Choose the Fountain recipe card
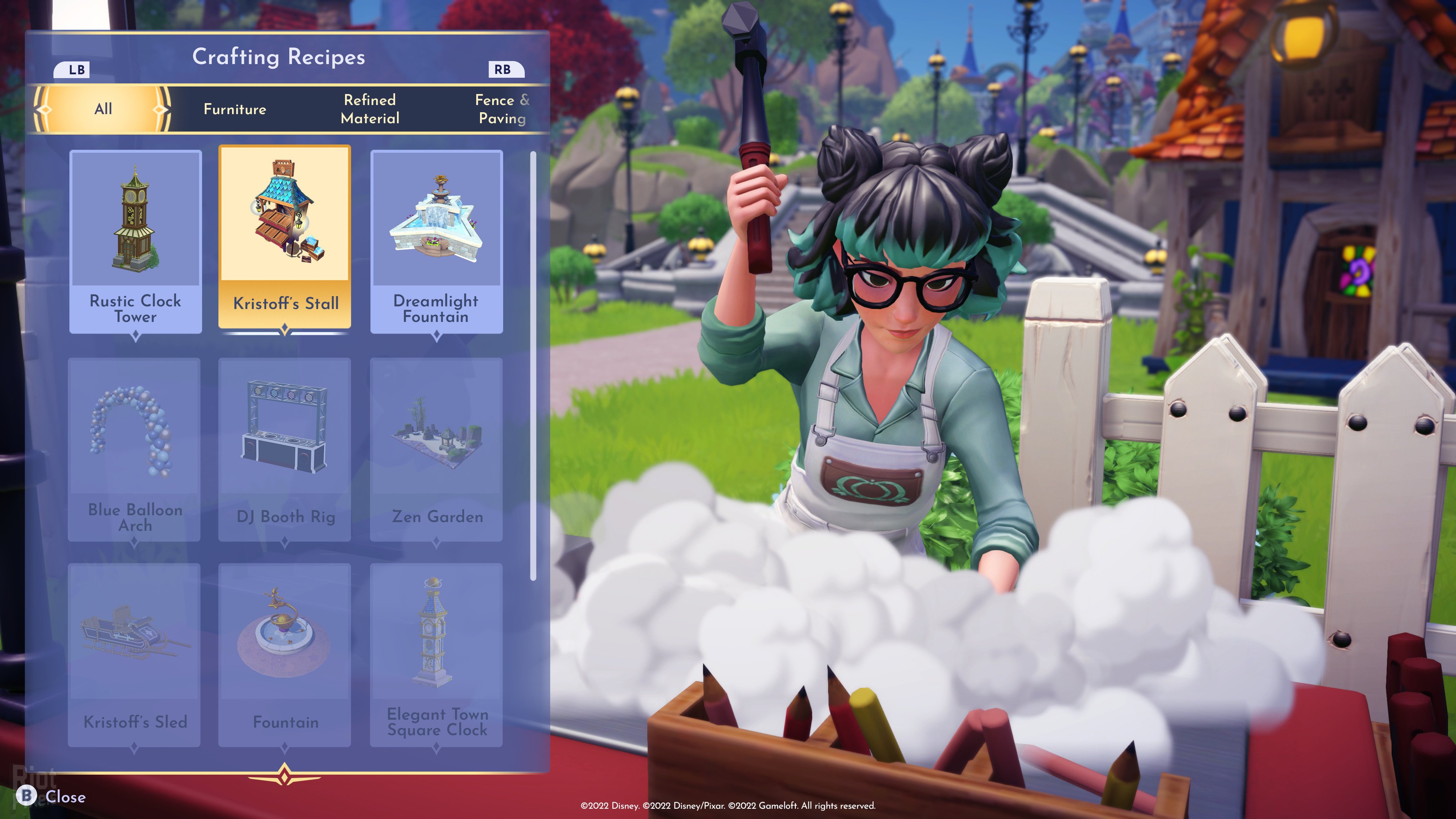The height and width of the screenshot is (819, 1456). pos(285,654)
